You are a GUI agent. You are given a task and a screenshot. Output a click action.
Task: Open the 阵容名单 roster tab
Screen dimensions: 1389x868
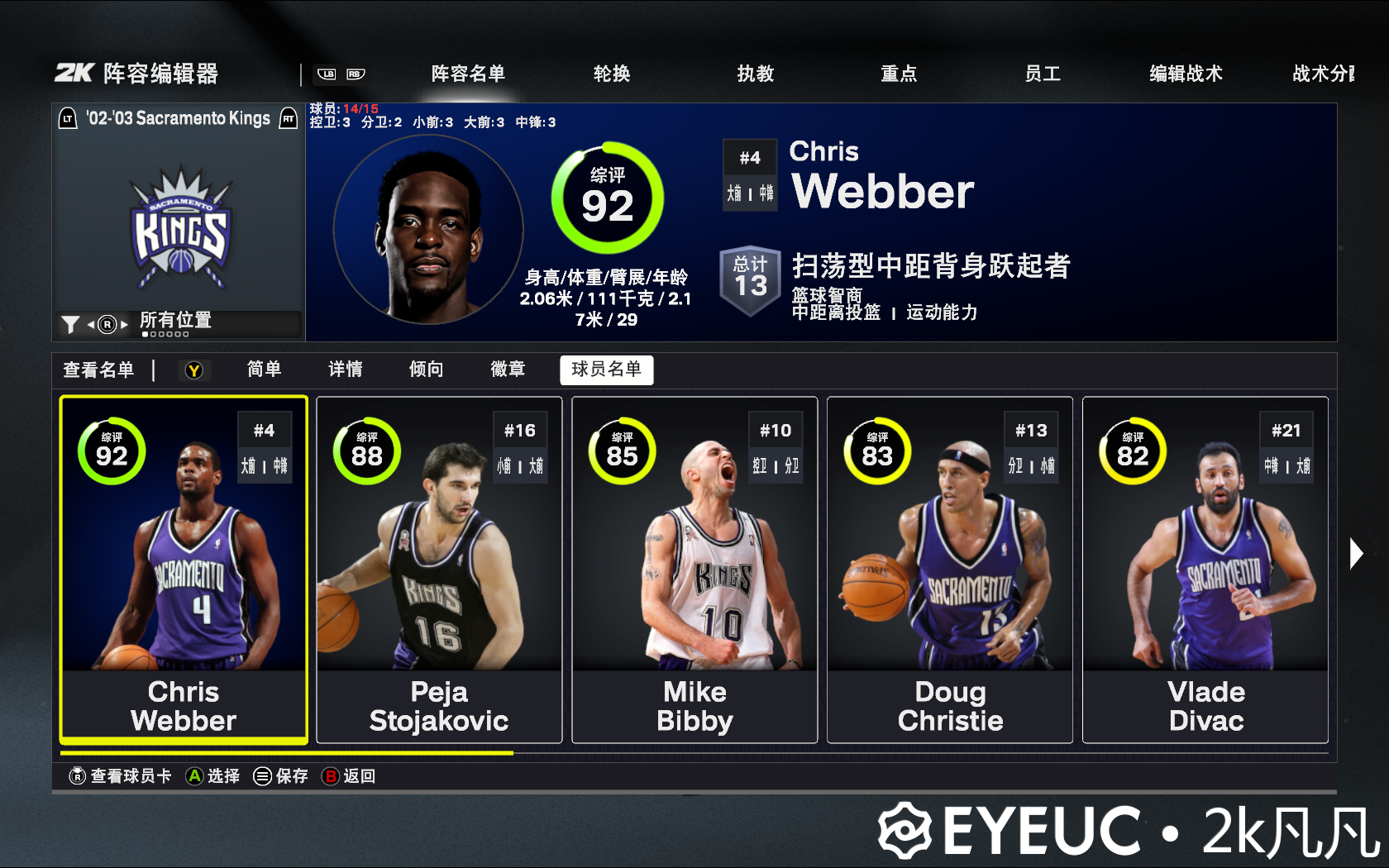468,74
